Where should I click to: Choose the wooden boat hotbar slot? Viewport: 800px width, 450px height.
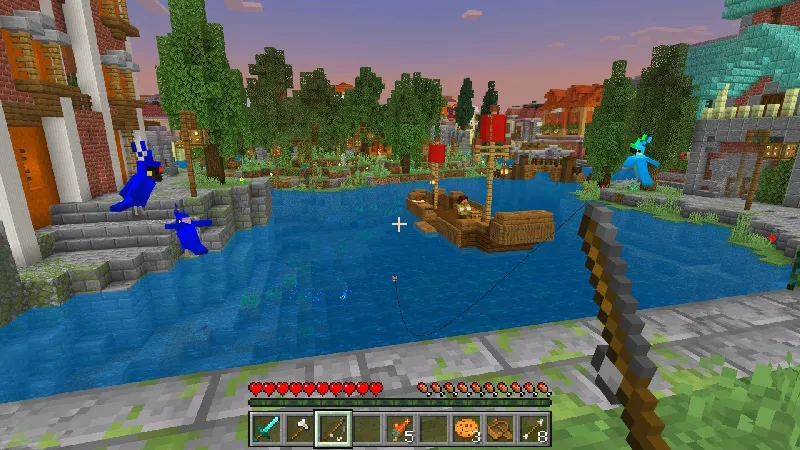point(500,429)
